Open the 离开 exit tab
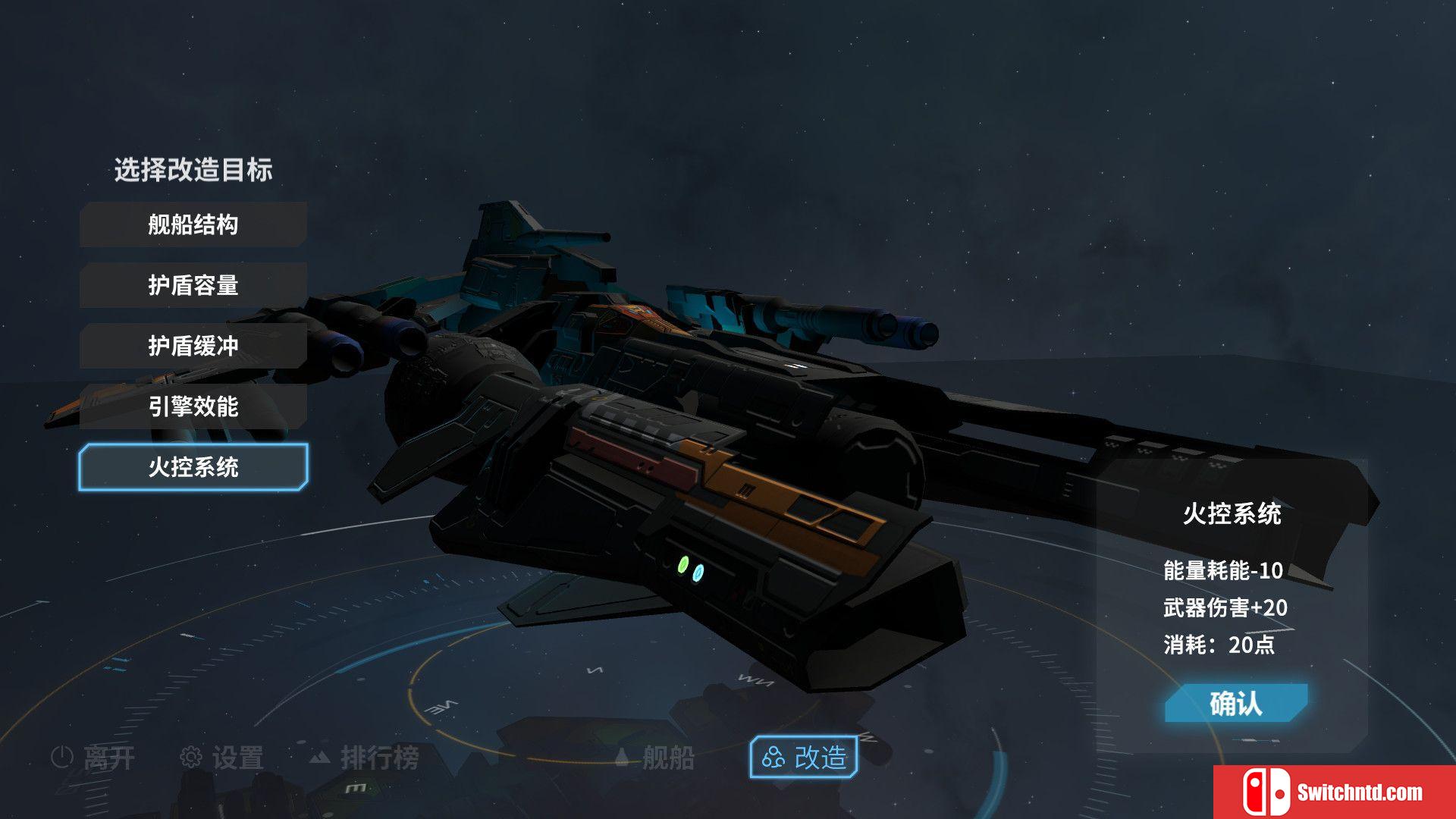Viewport: 1456px width, 819px height. pos(94,757)
